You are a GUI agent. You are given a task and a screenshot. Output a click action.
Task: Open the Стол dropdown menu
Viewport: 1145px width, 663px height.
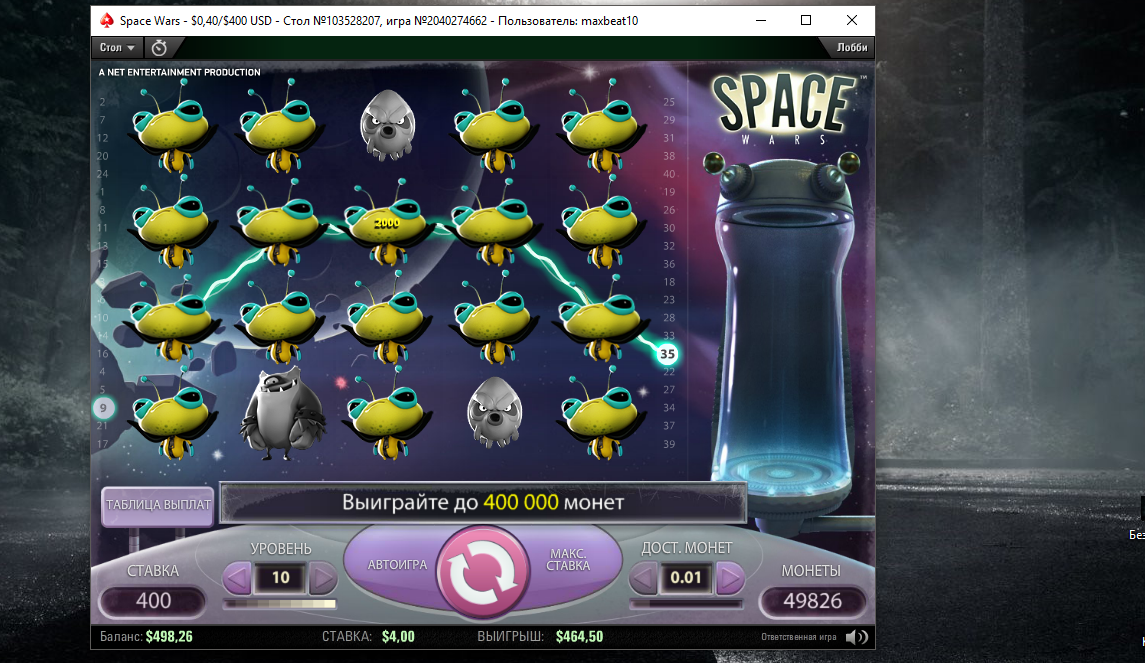[117, 47]
